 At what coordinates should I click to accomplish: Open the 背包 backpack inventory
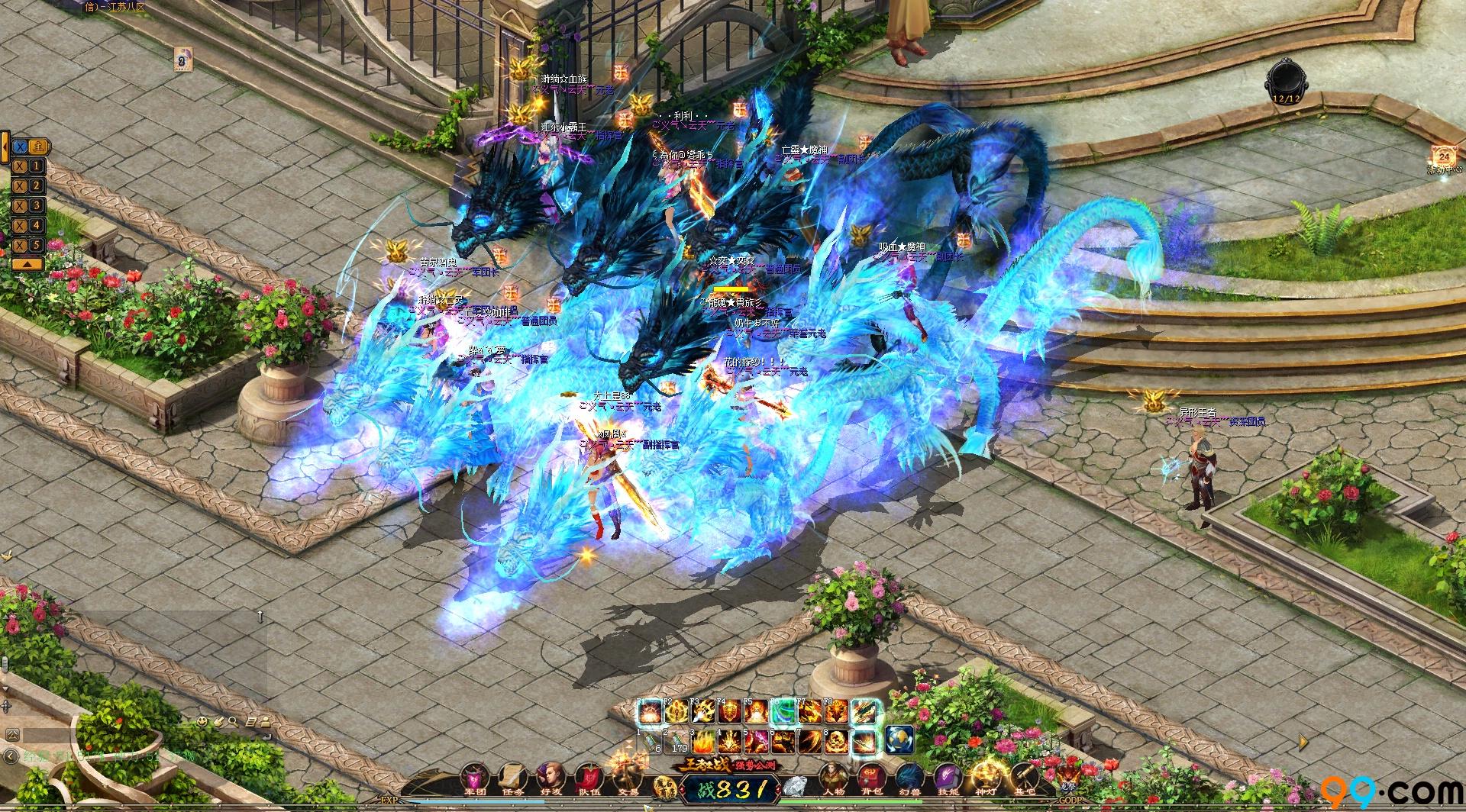(871, 779)
